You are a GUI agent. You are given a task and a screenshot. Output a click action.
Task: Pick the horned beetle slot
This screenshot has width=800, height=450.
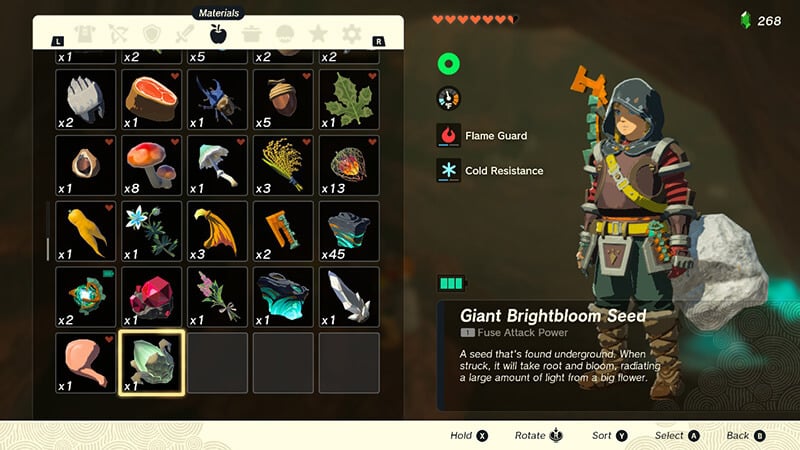pyautogui.click(x=217, y=98)
